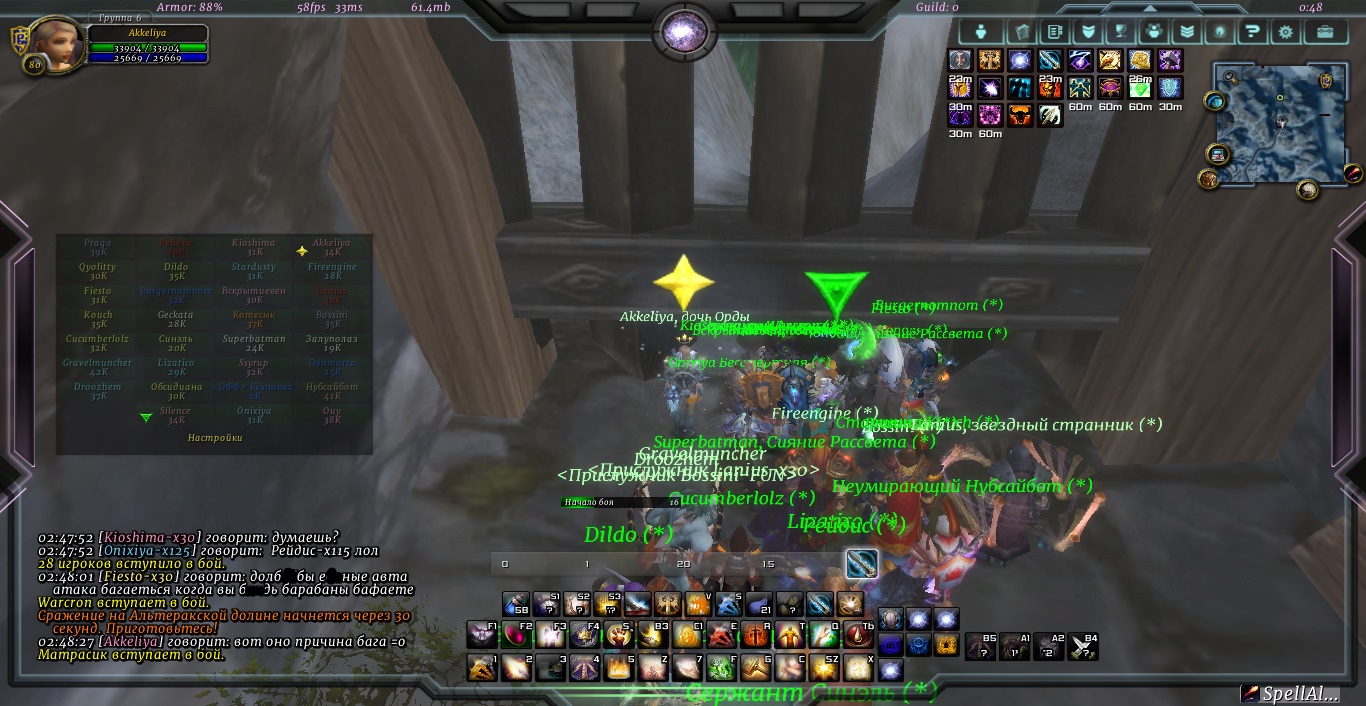
Task: Click the computer monitor minimap button
Action: [1217, 154]
